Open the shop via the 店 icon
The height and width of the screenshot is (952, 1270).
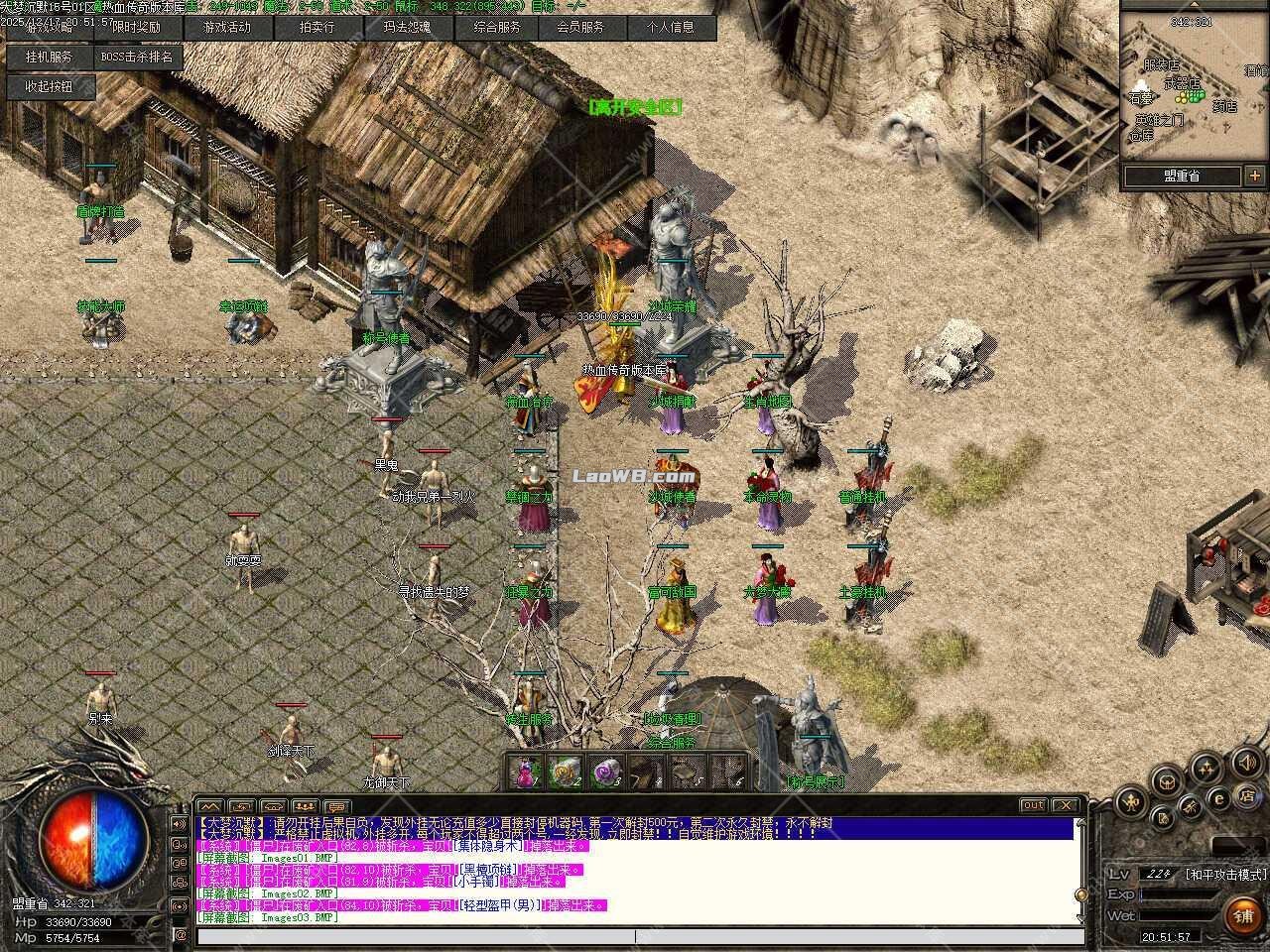click(1250, 794)
